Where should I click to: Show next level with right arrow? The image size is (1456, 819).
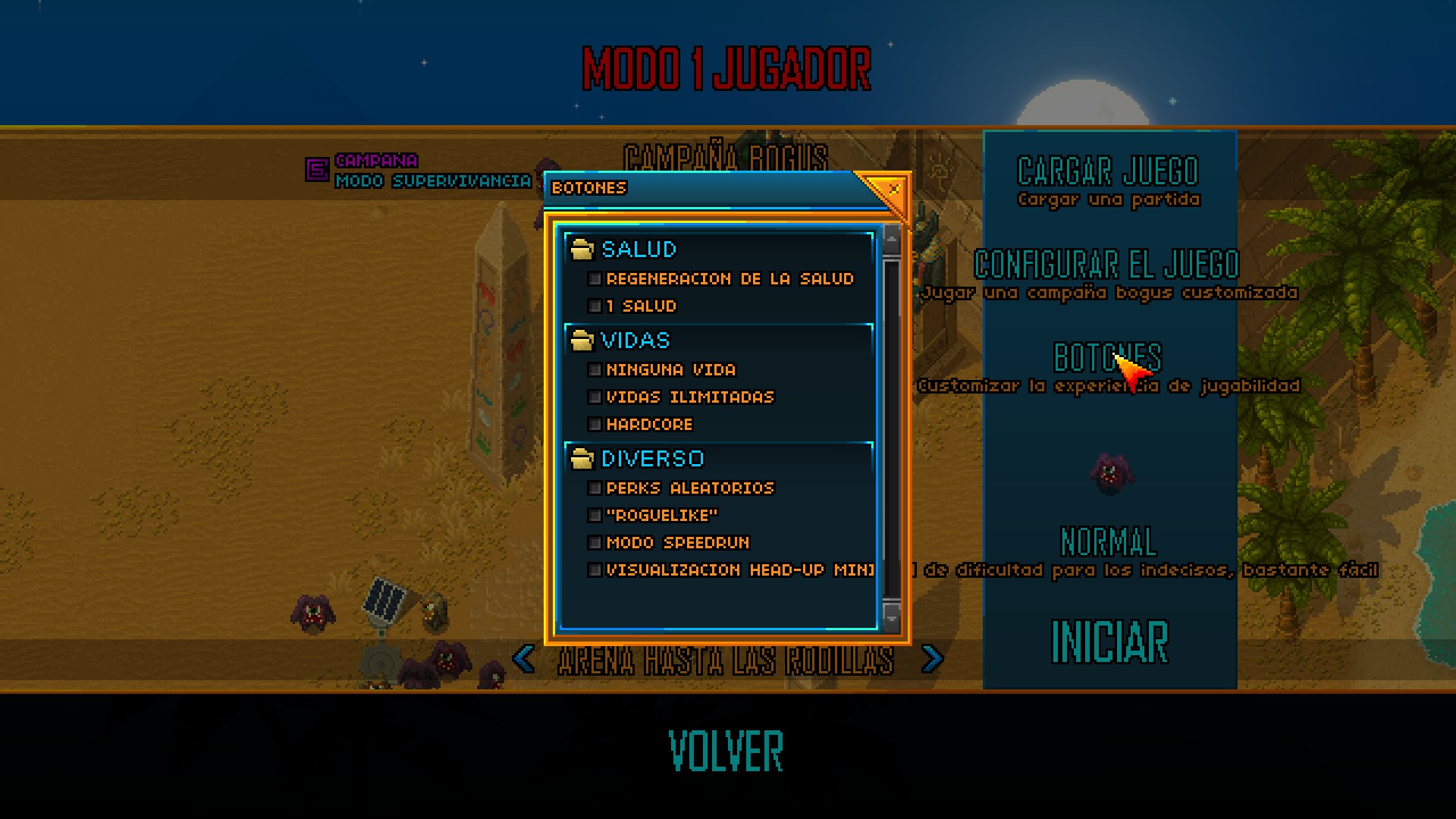[x=932, y=659]
